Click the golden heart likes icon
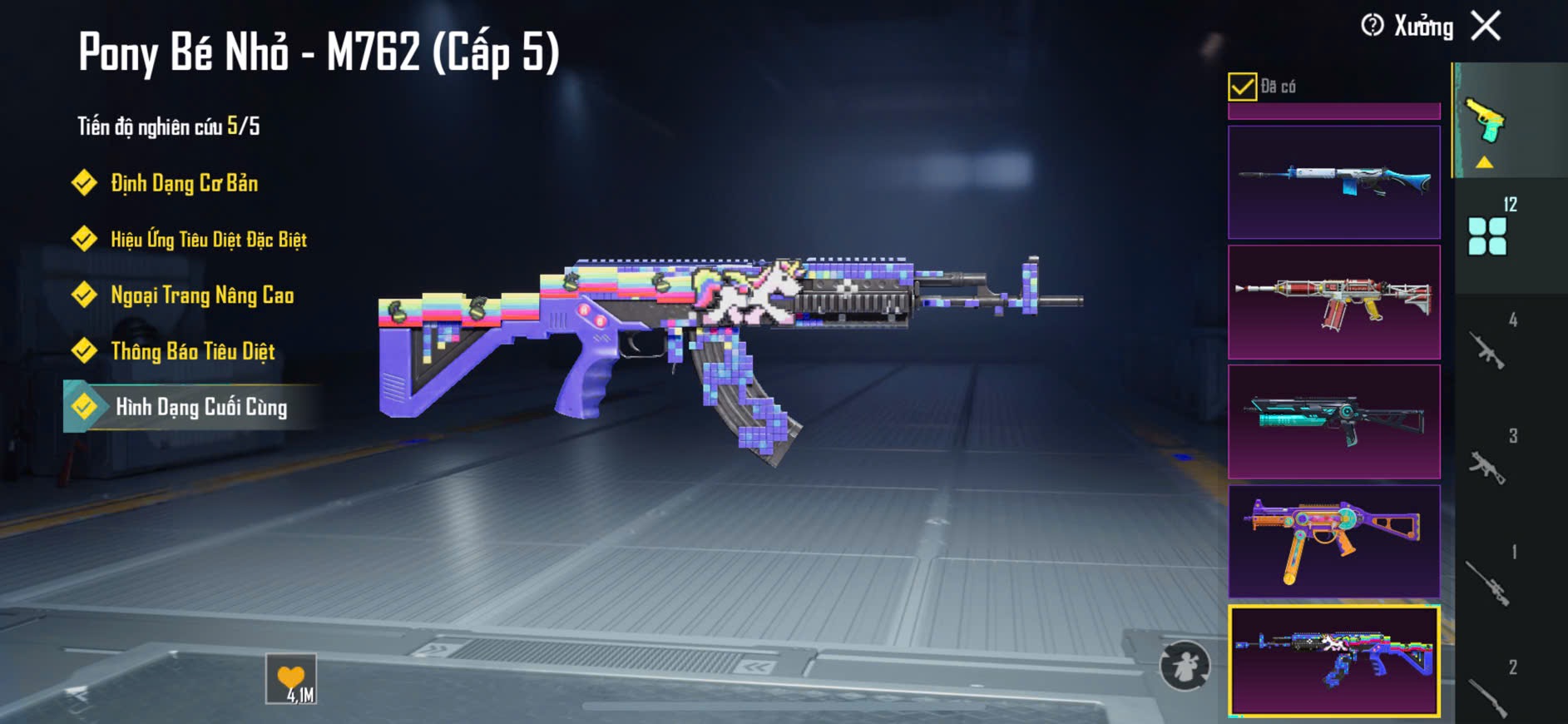The height and width of the screenshot is (724, 1568). (291, 679)
